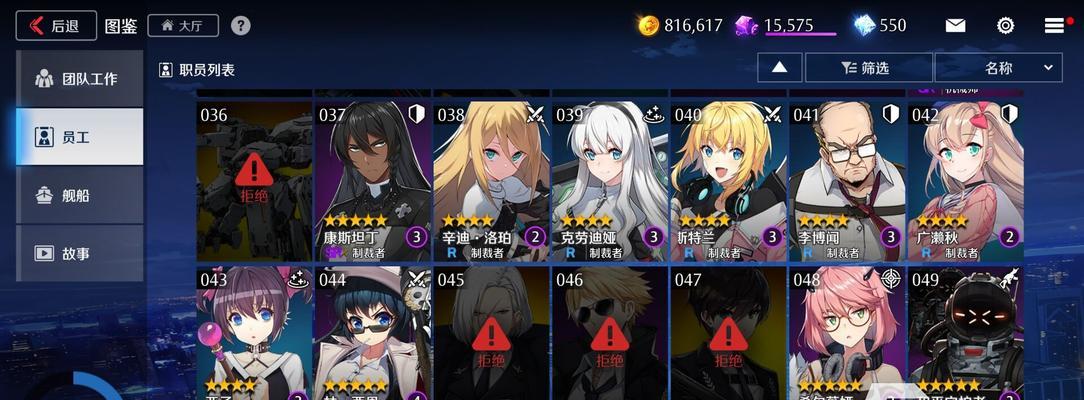Switch to the 舰船 tab
1084x400 pixels.
click(80, 195)
